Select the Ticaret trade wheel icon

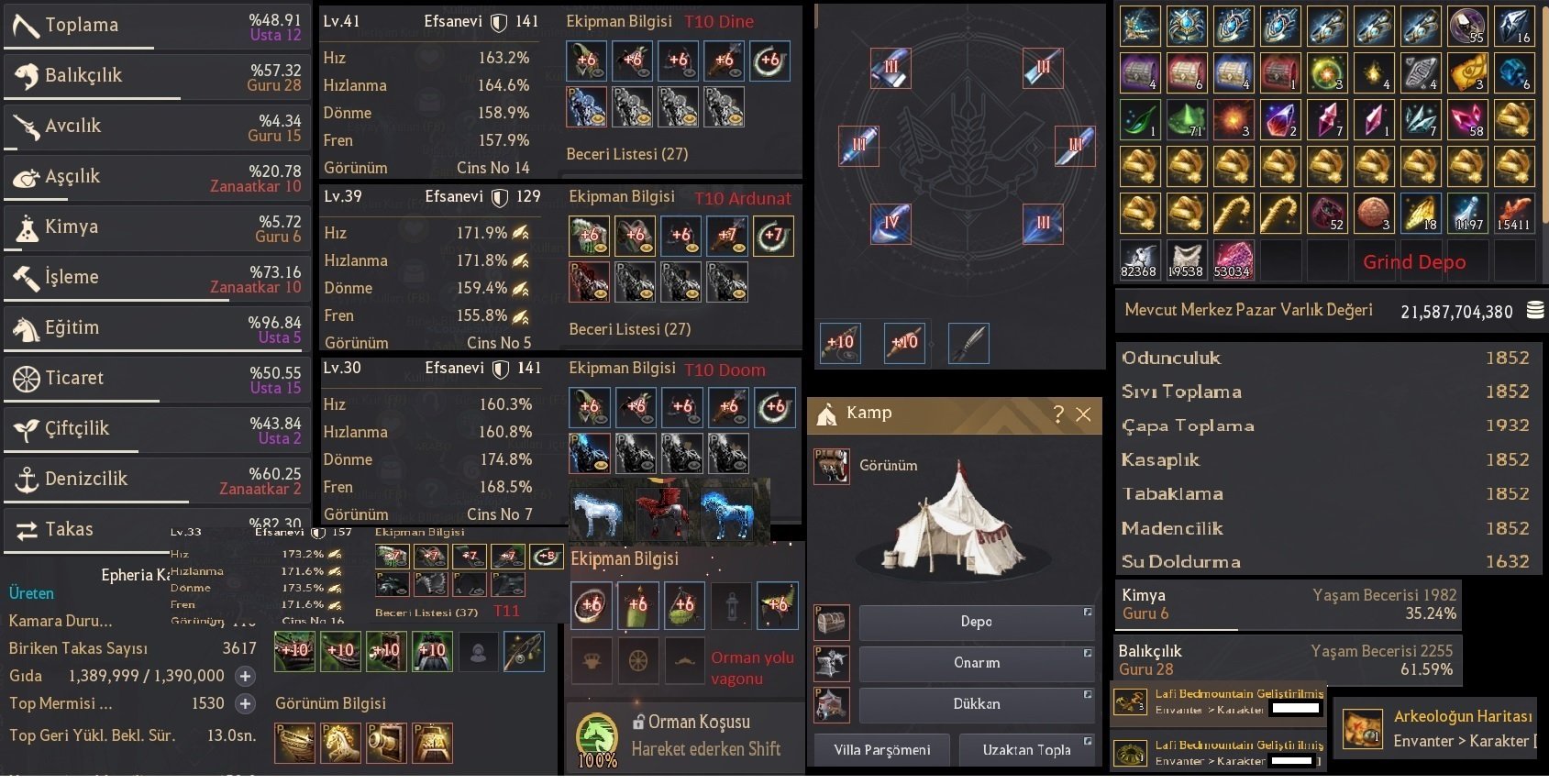coord(25,379)
